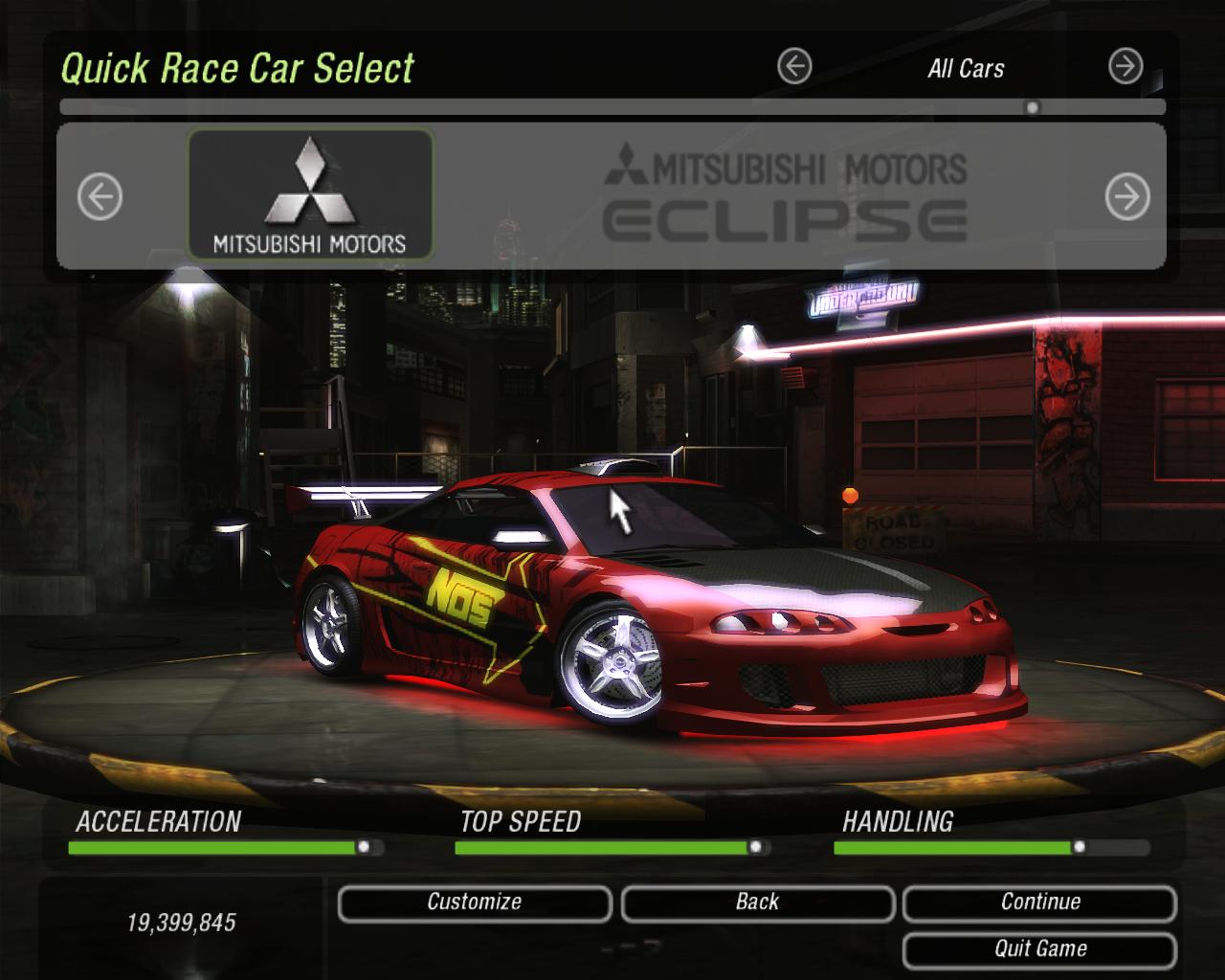Go Back to the previous screen

(x=757, y=902)
